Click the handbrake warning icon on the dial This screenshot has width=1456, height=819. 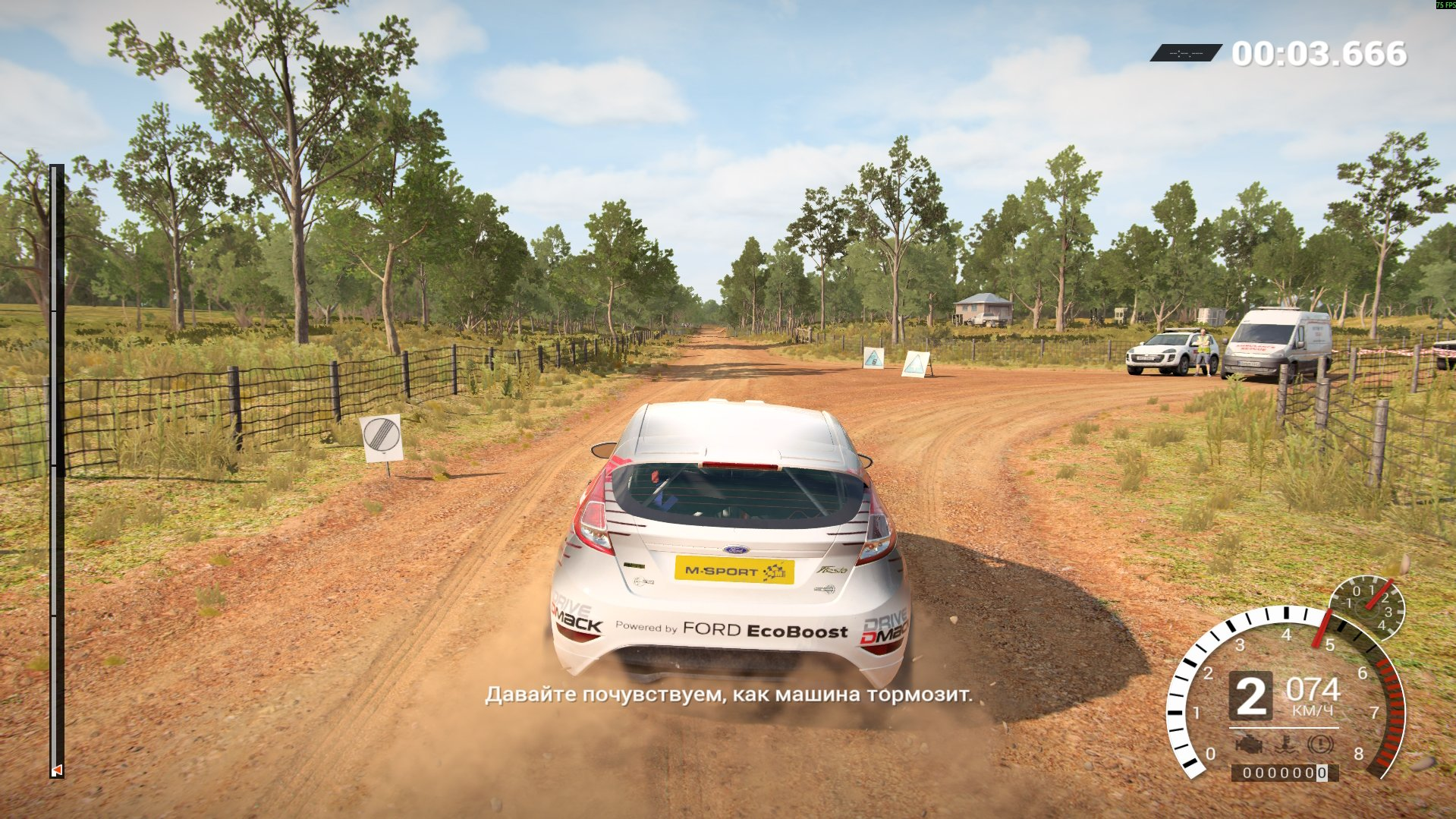pyautogui.click(x=1320, y=744)
